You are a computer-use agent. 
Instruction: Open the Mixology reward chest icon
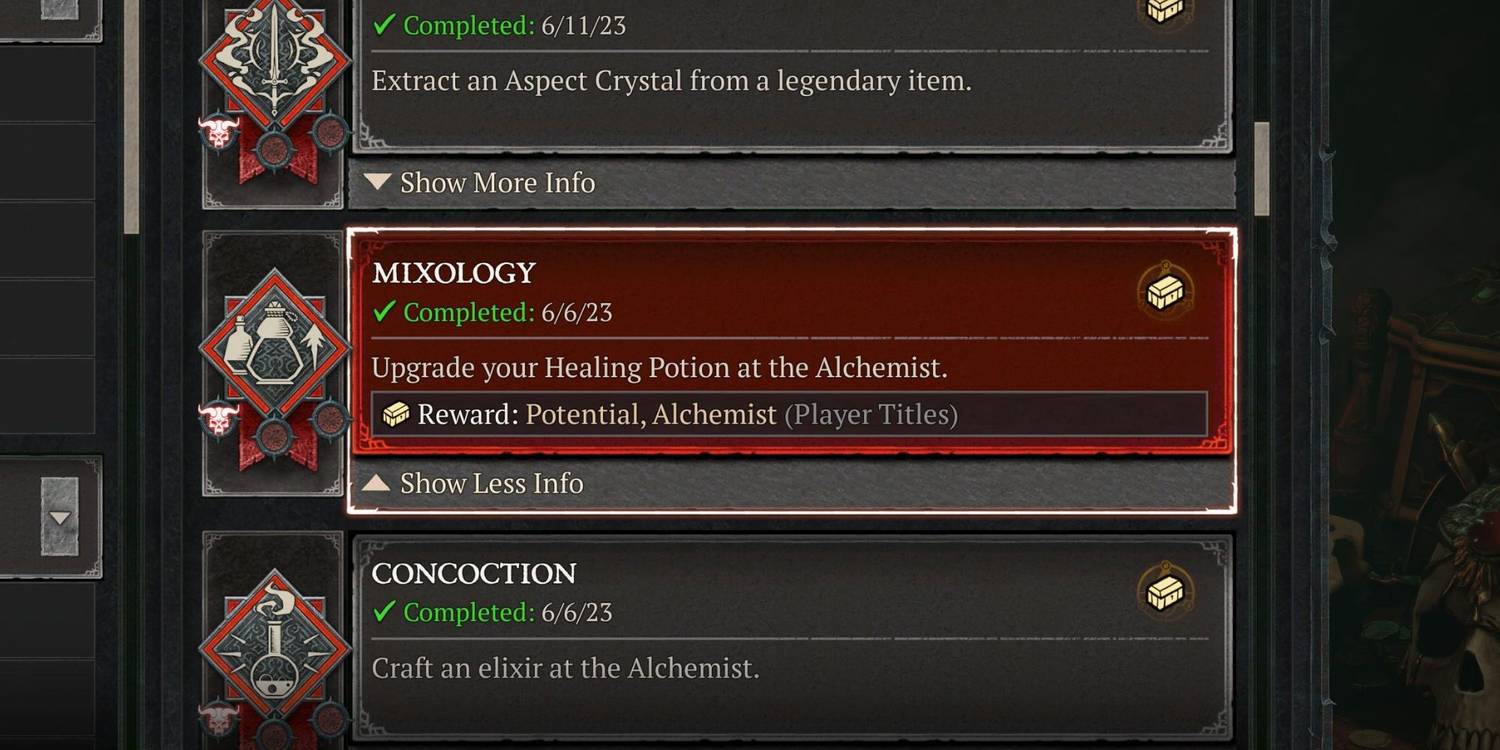click(1166, 292)
